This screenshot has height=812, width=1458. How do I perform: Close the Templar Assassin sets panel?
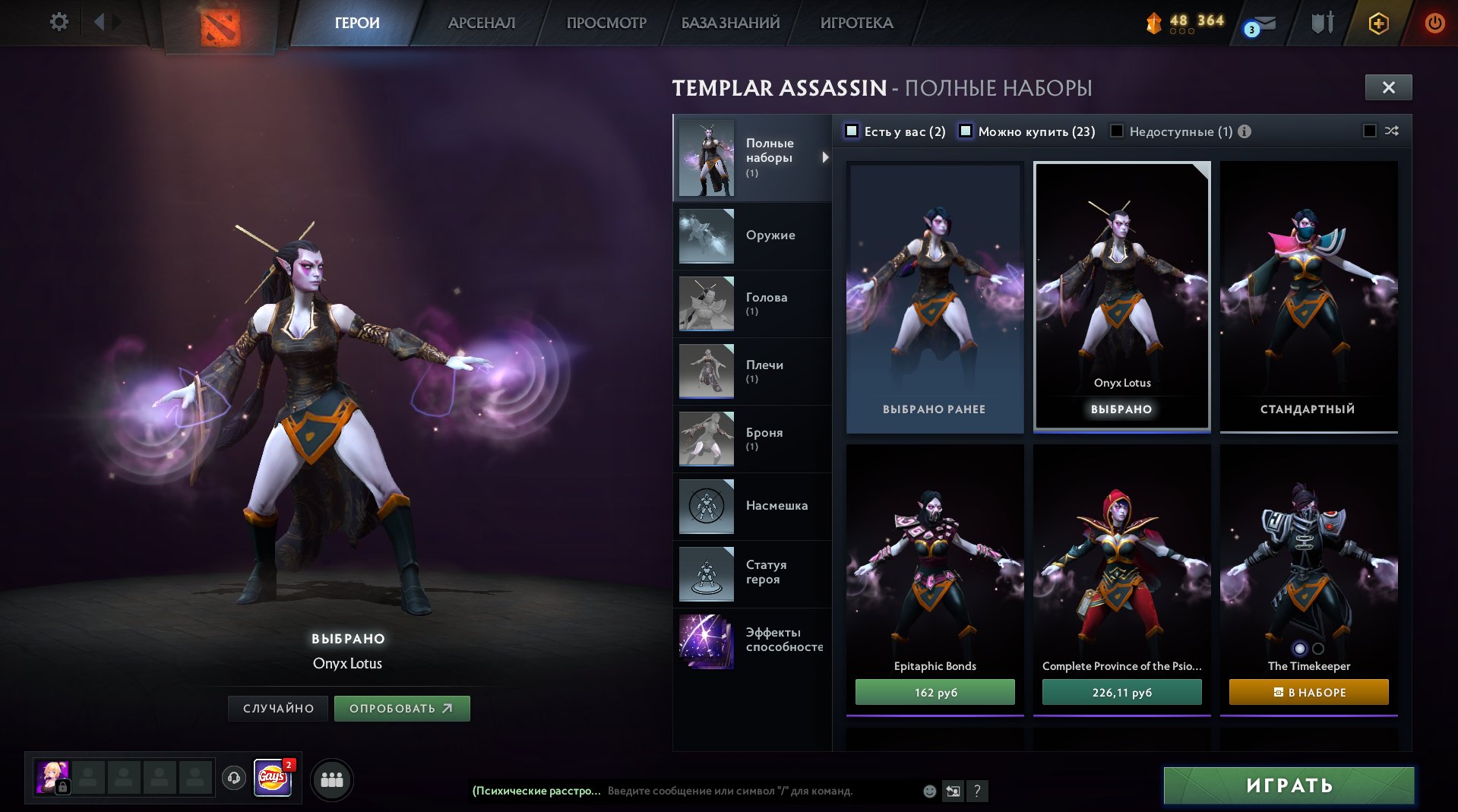coord(1388,87)
